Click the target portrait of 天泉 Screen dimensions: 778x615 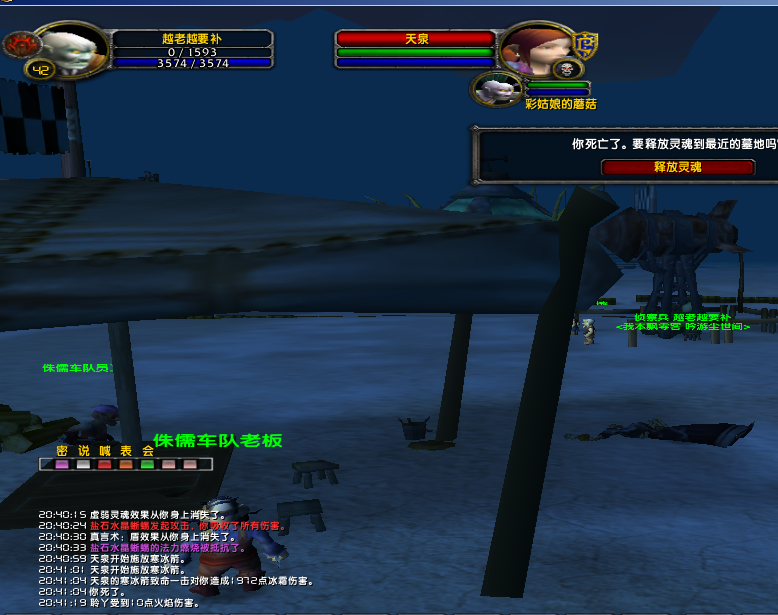point(533,48)
